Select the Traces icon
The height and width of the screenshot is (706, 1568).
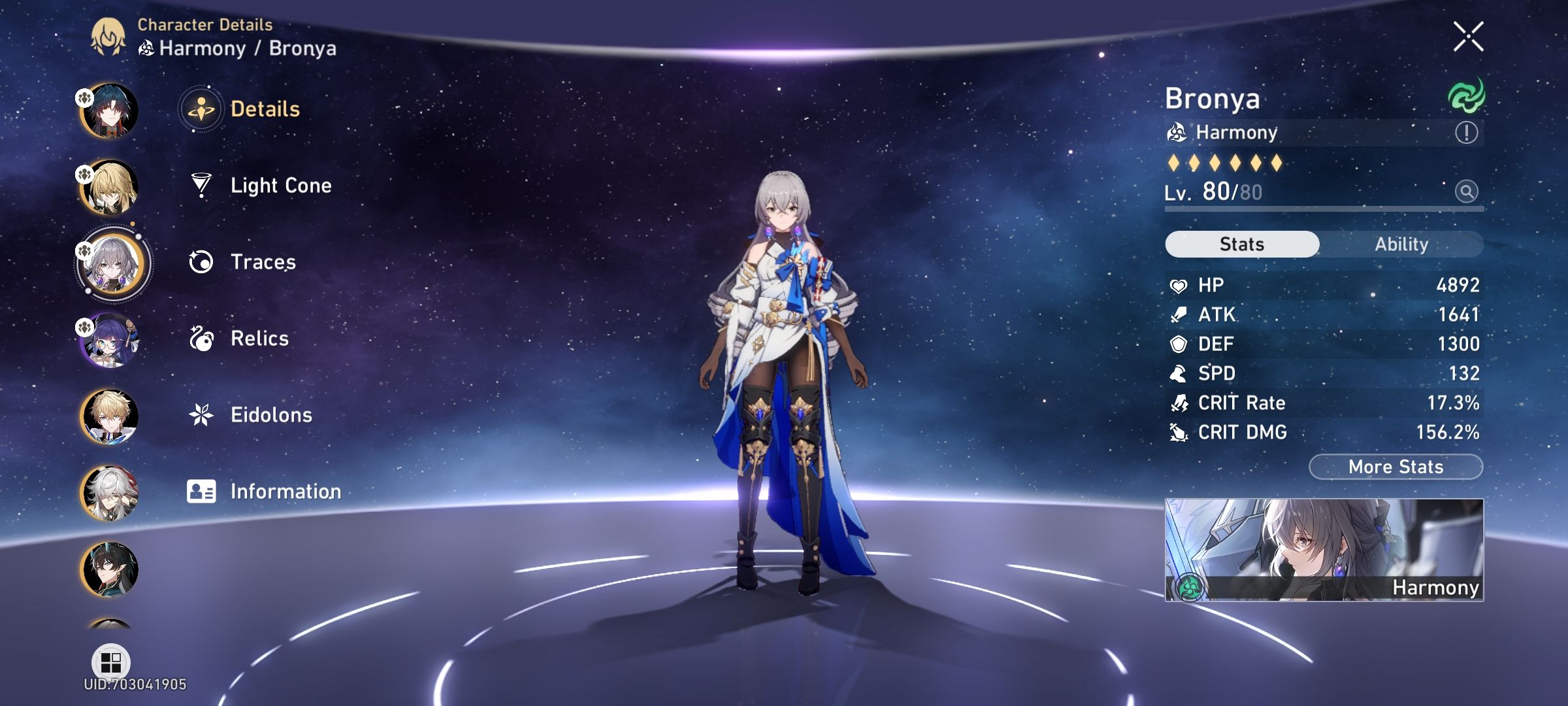pyautogui.click(x=203, y=261)
